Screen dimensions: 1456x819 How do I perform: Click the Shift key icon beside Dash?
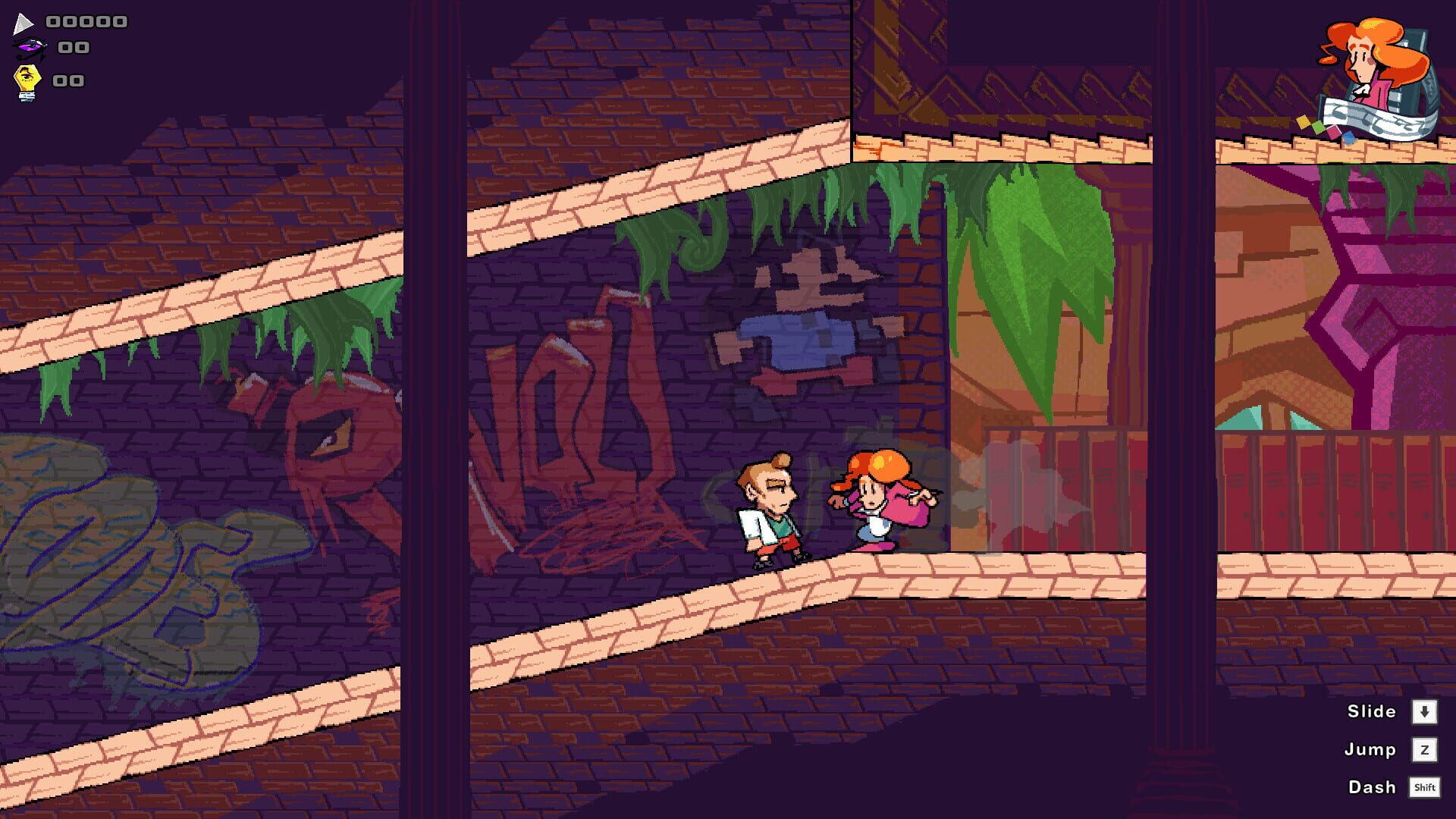[x=1426, y=787]
